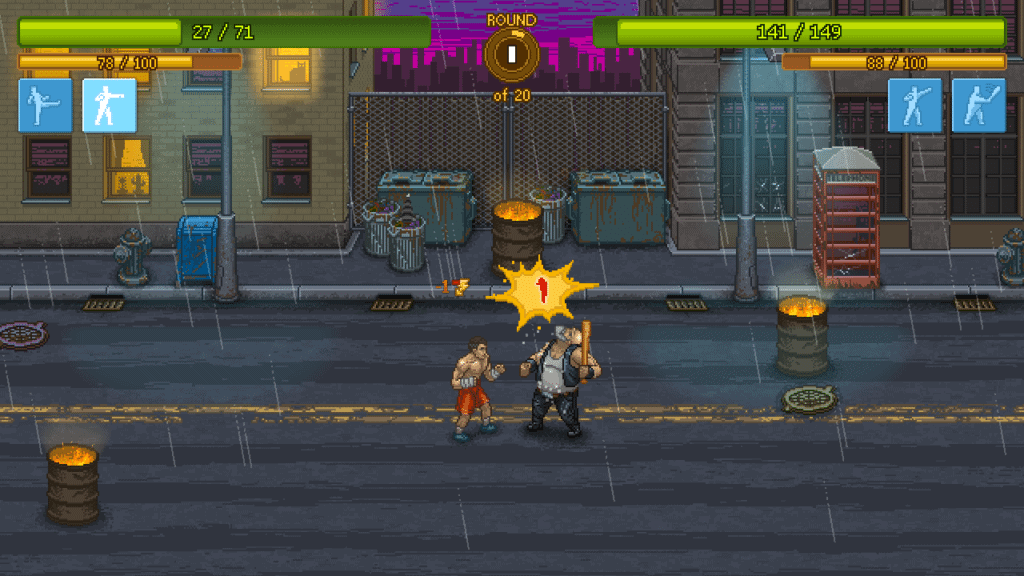This screenshot has height=576, width=1024.
Task: Inspect the opponent's punch skill icon
Action: (915, 106)
